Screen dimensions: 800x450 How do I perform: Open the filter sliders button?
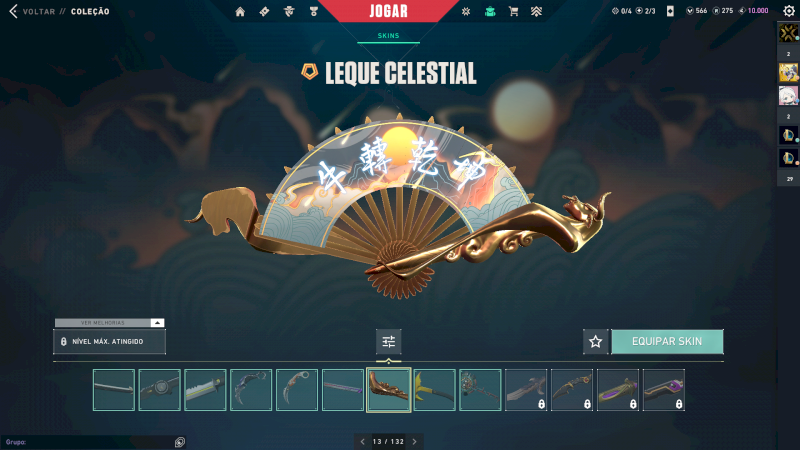point(389,342)
